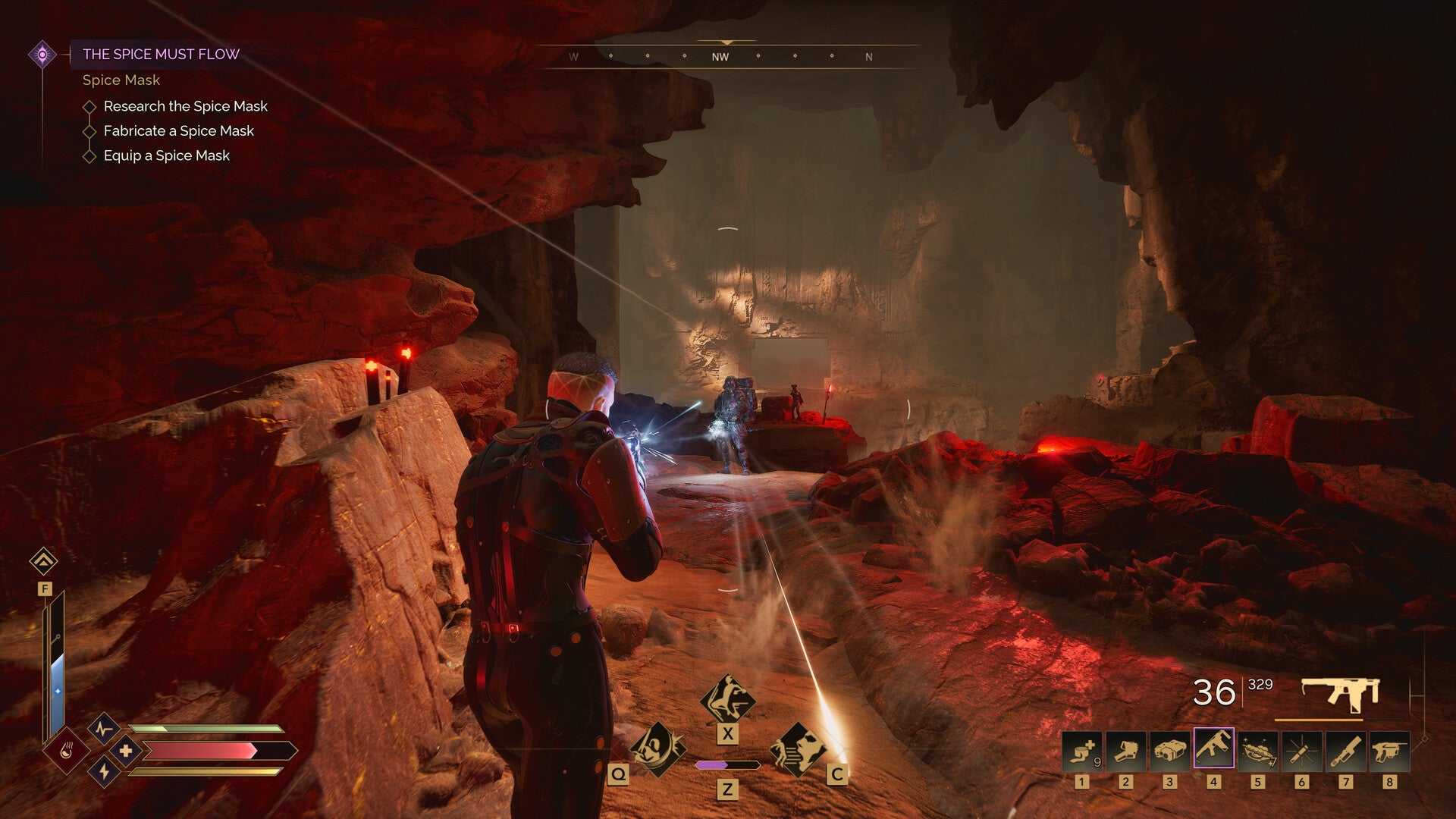Viewport: 1456px width, 819px height.
Task: Select the Equip a Spice Mask objective
Action: tap(166, 155)
